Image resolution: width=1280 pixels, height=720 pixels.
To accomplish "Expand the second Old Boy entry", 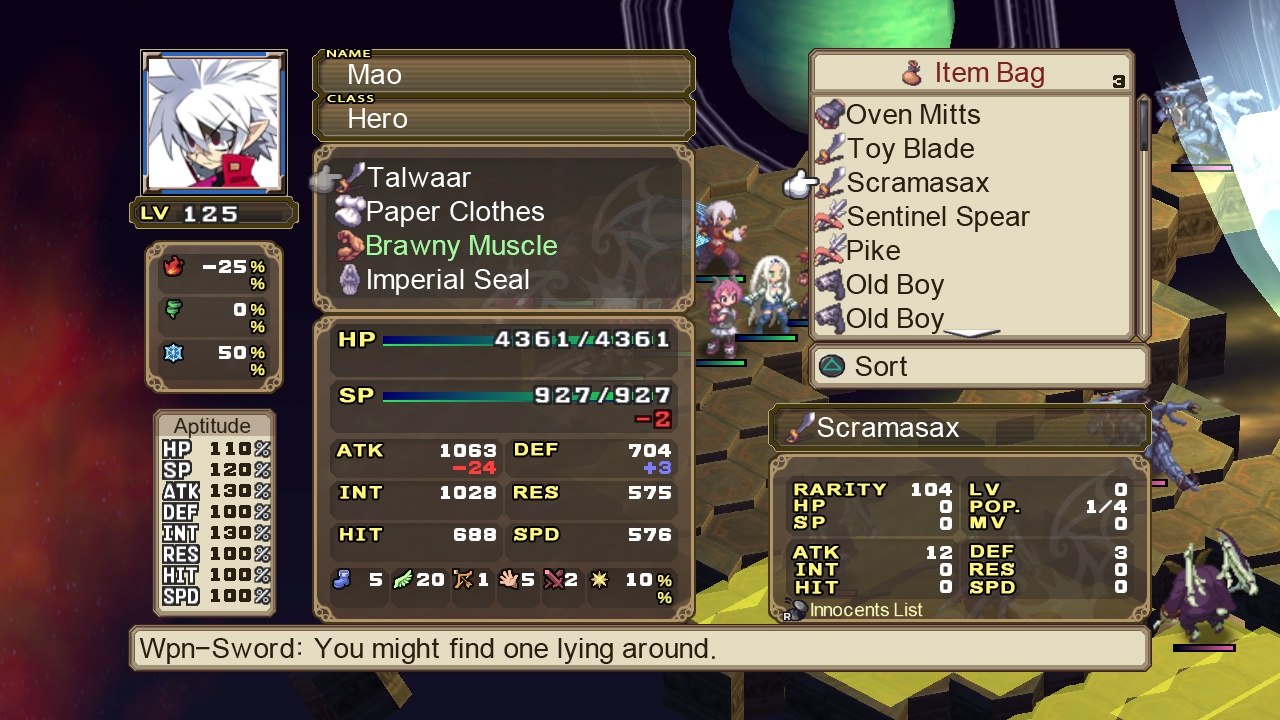I will (894, 318).
